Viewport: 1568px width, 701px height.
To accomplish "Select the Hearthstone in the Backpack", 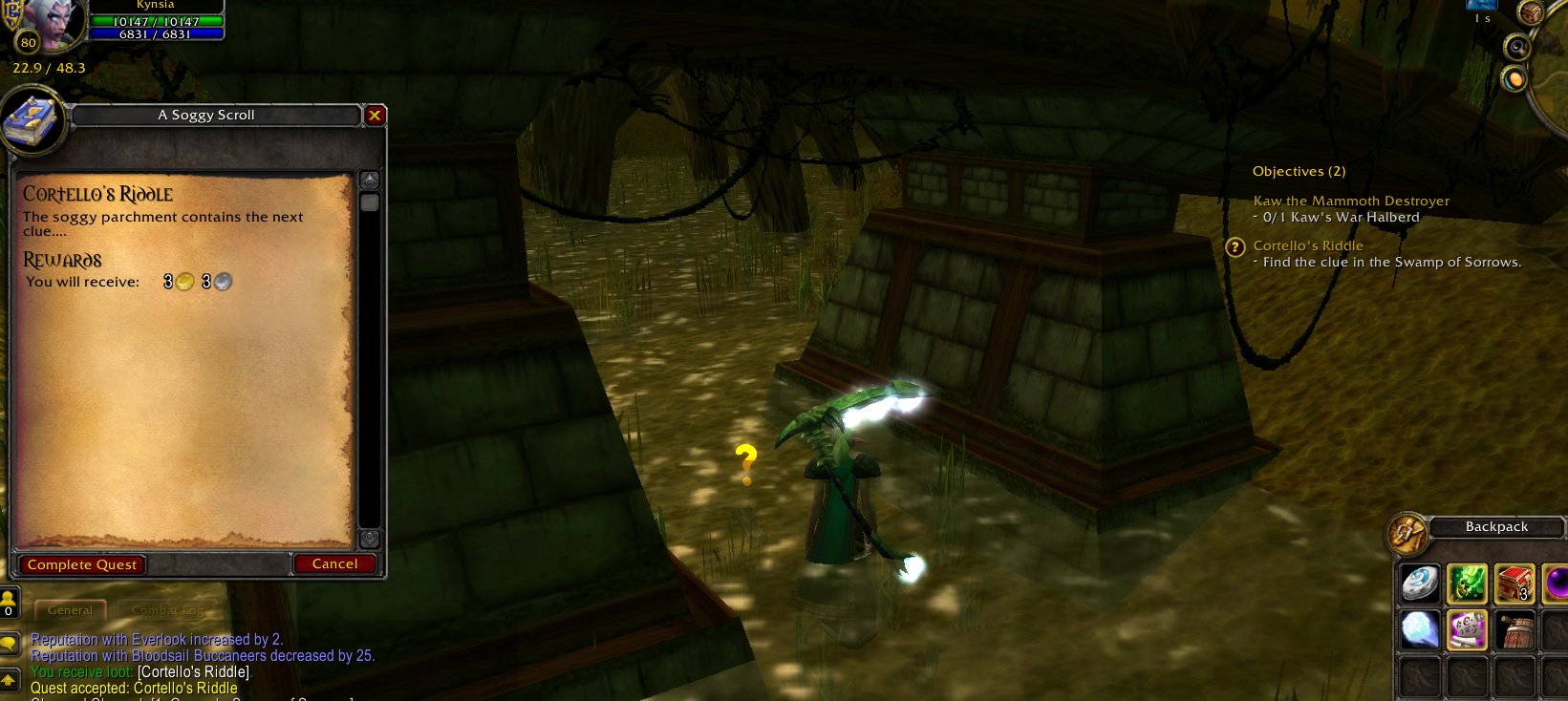I will tap(1419, 584).
